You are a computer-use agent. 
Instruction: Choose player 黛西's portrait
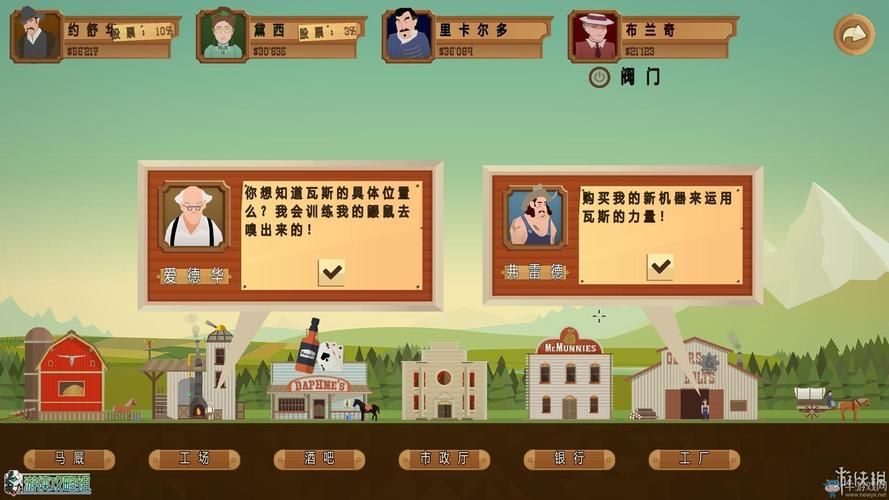point(222,36)
